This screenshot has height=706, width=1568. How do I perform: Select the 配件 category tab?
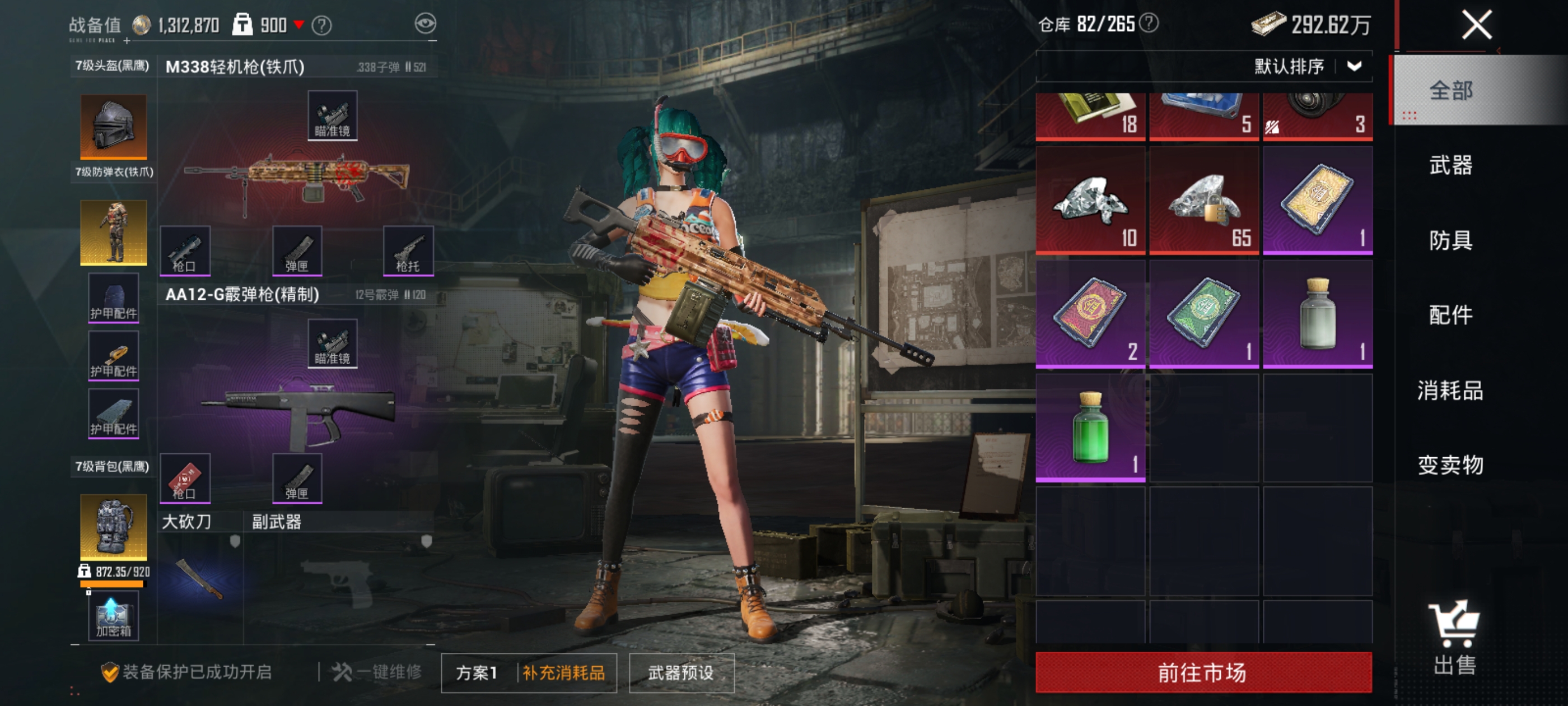tap(1450, 315)
